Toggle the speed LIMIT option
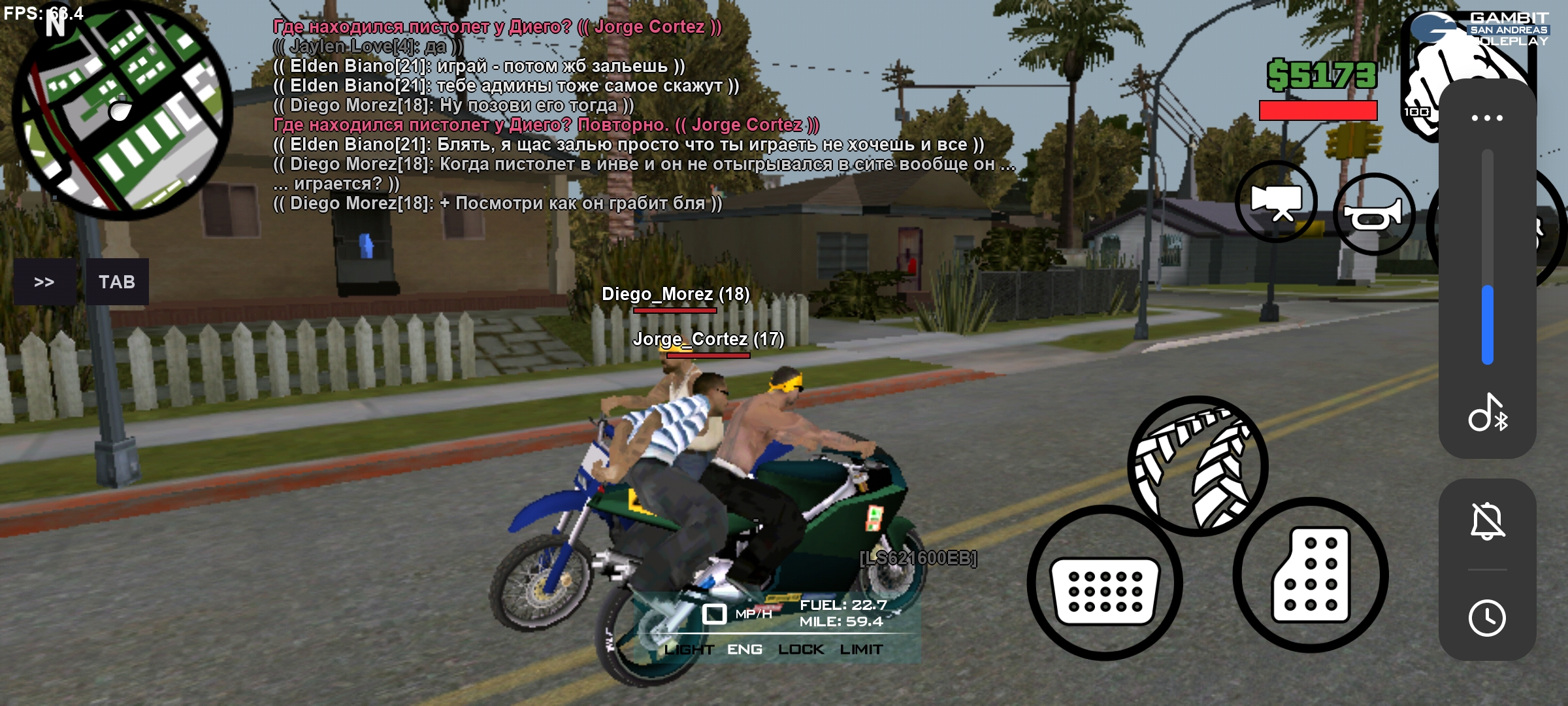This screenshot has height=706, width=1568. (861, 650)
